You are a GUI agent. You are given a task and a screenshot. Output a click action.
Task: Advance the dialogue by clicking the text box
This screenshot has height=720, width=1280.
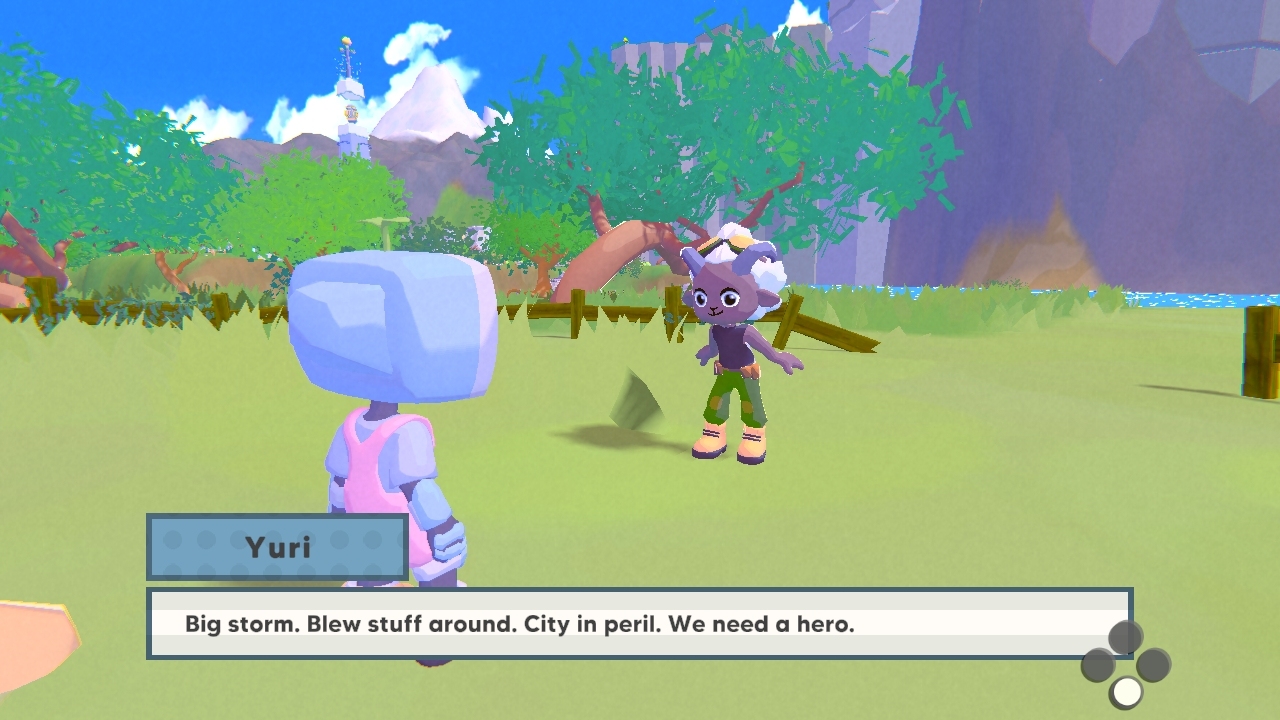coord(640,625)
